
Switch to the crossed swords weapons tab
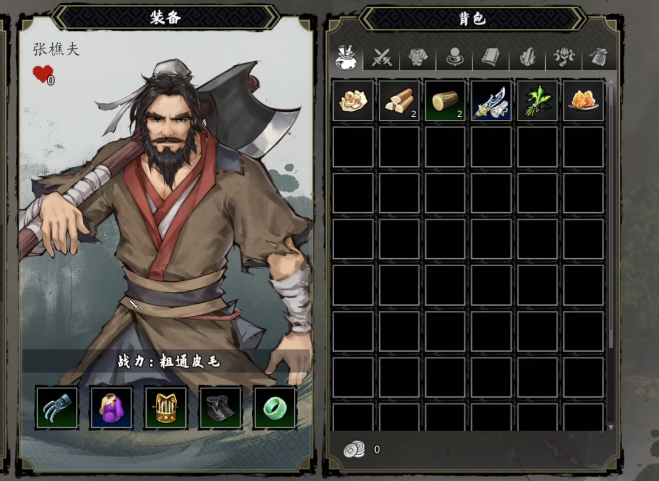click(x=381, y=58)
